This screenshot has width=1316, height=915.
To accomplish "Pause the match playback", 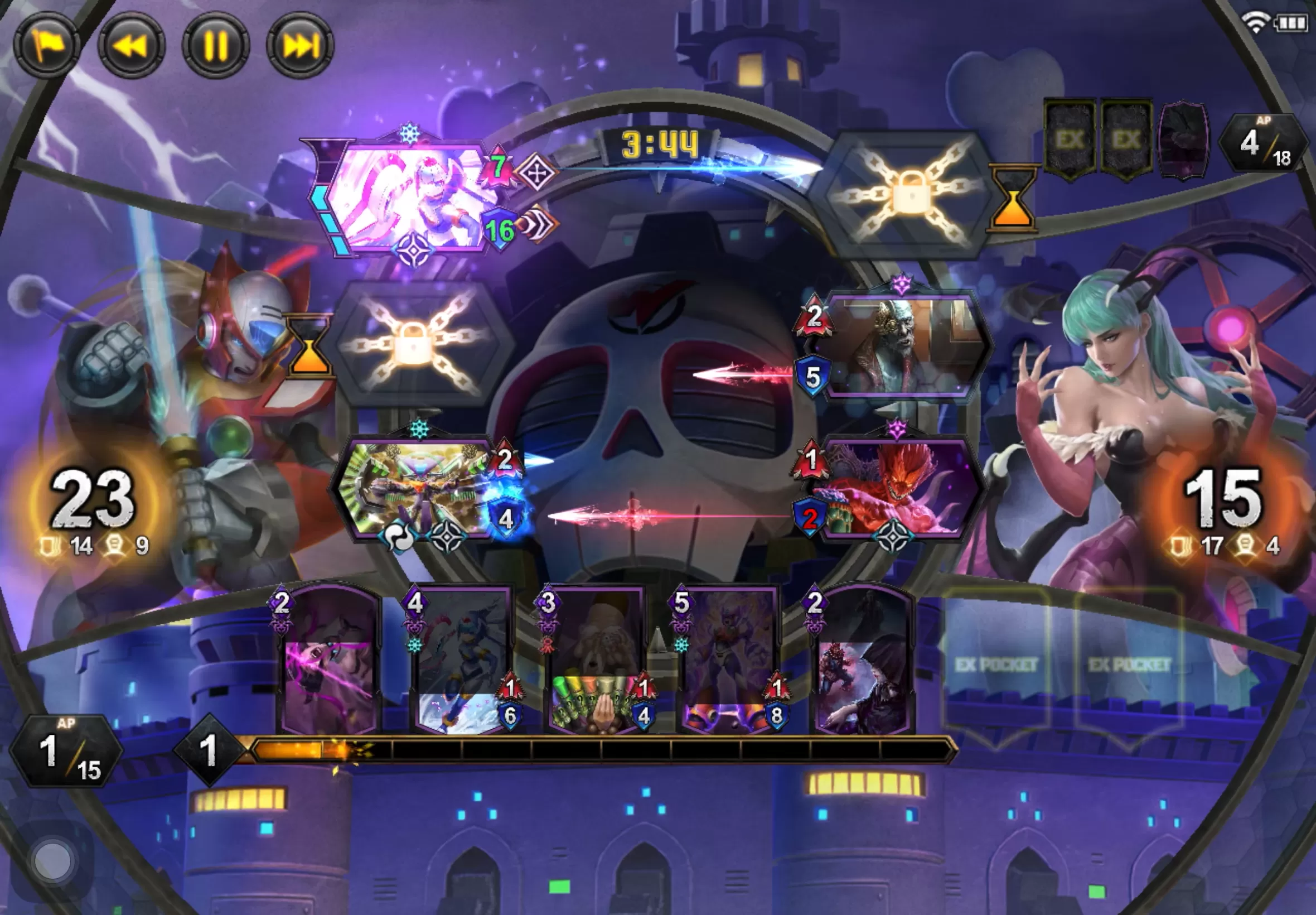I will pyautogui.click(x=215, y=45).
